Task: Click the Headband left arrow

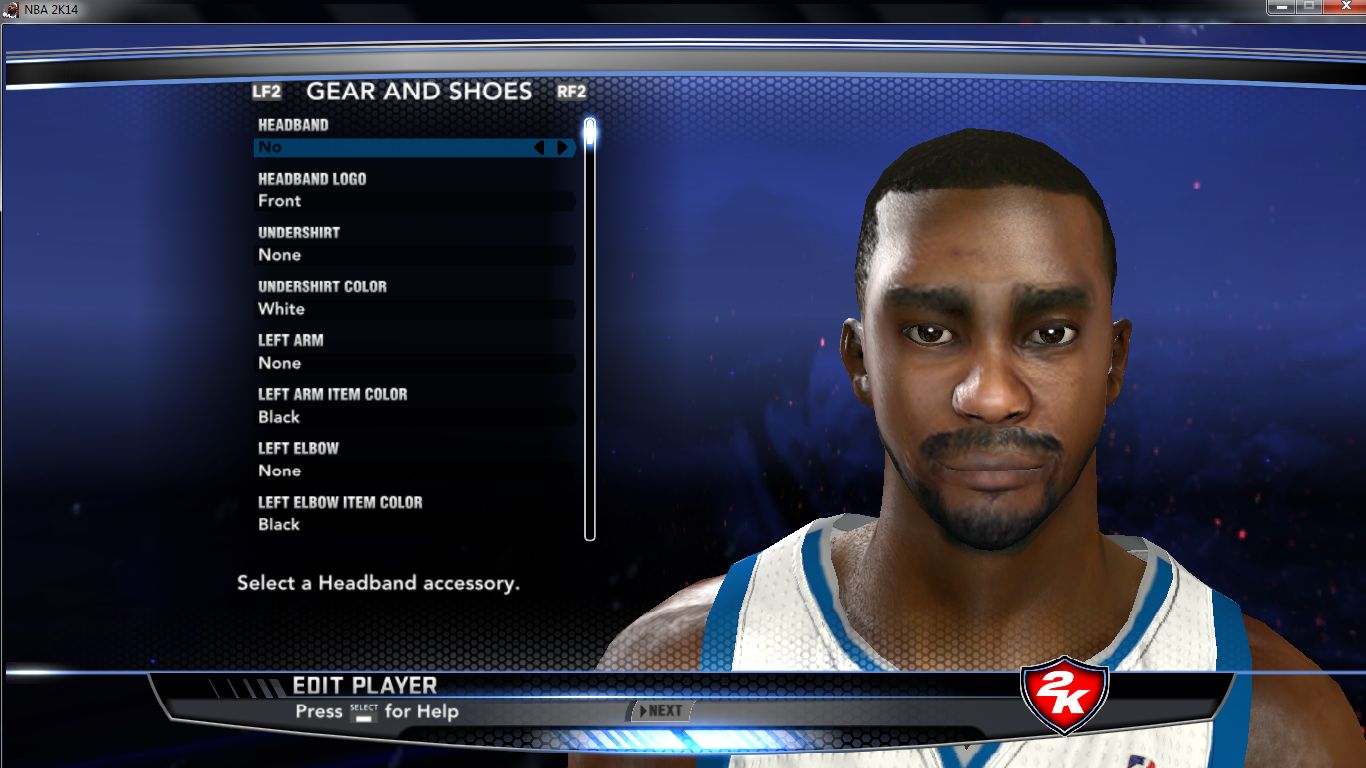Action: pyautogui.click(x=540, y=147)
